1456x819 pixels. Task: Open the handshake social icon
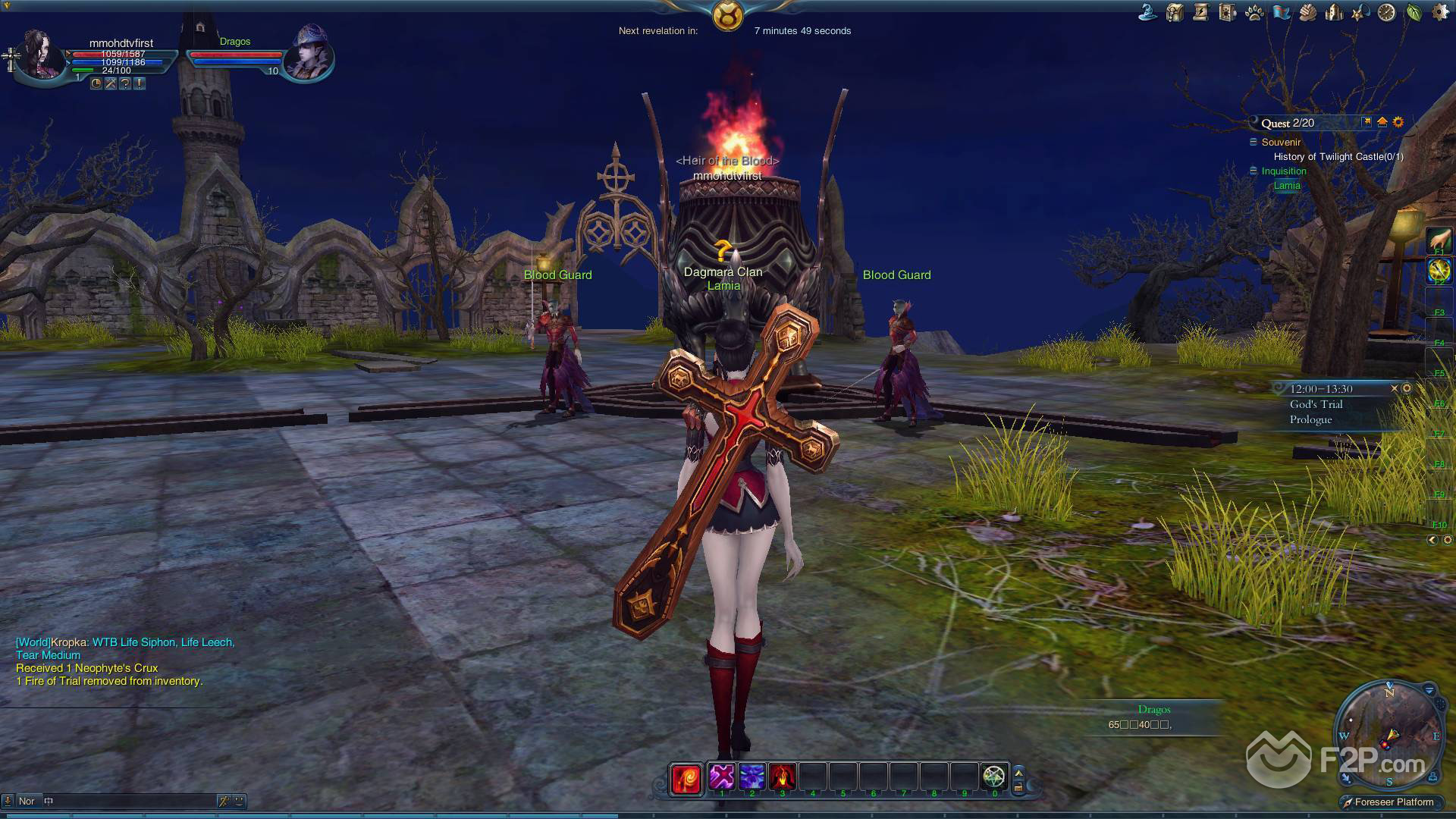pos(1307,12)
